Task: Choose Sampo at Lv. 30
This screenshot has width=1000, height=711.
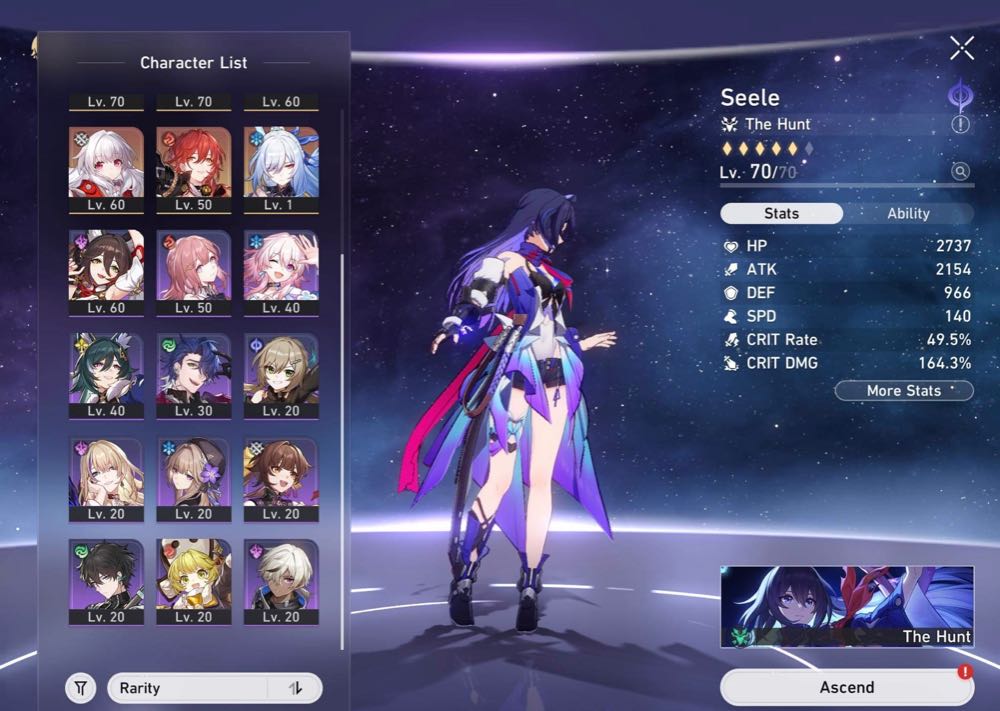Action: pos(193,375)
